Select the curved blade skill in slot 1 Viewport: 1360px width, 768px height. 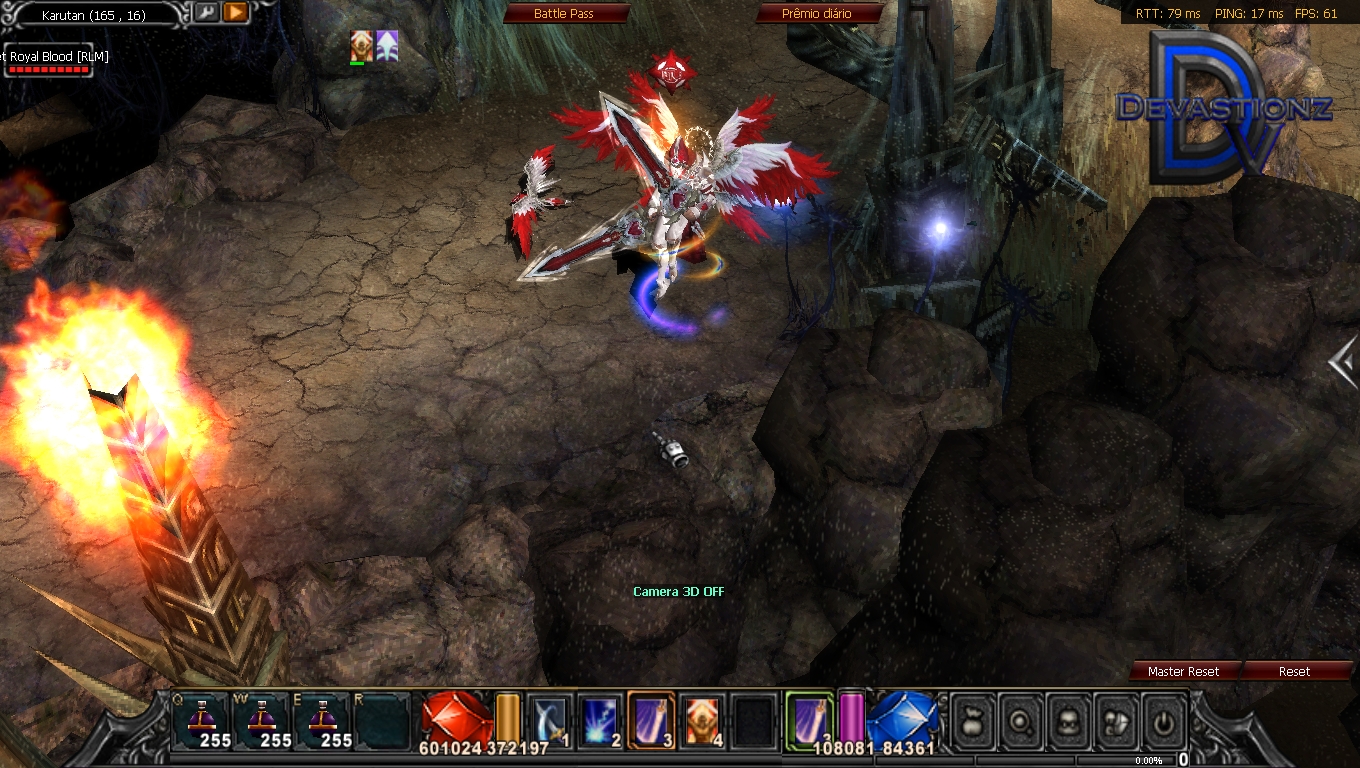coord(548,720)
